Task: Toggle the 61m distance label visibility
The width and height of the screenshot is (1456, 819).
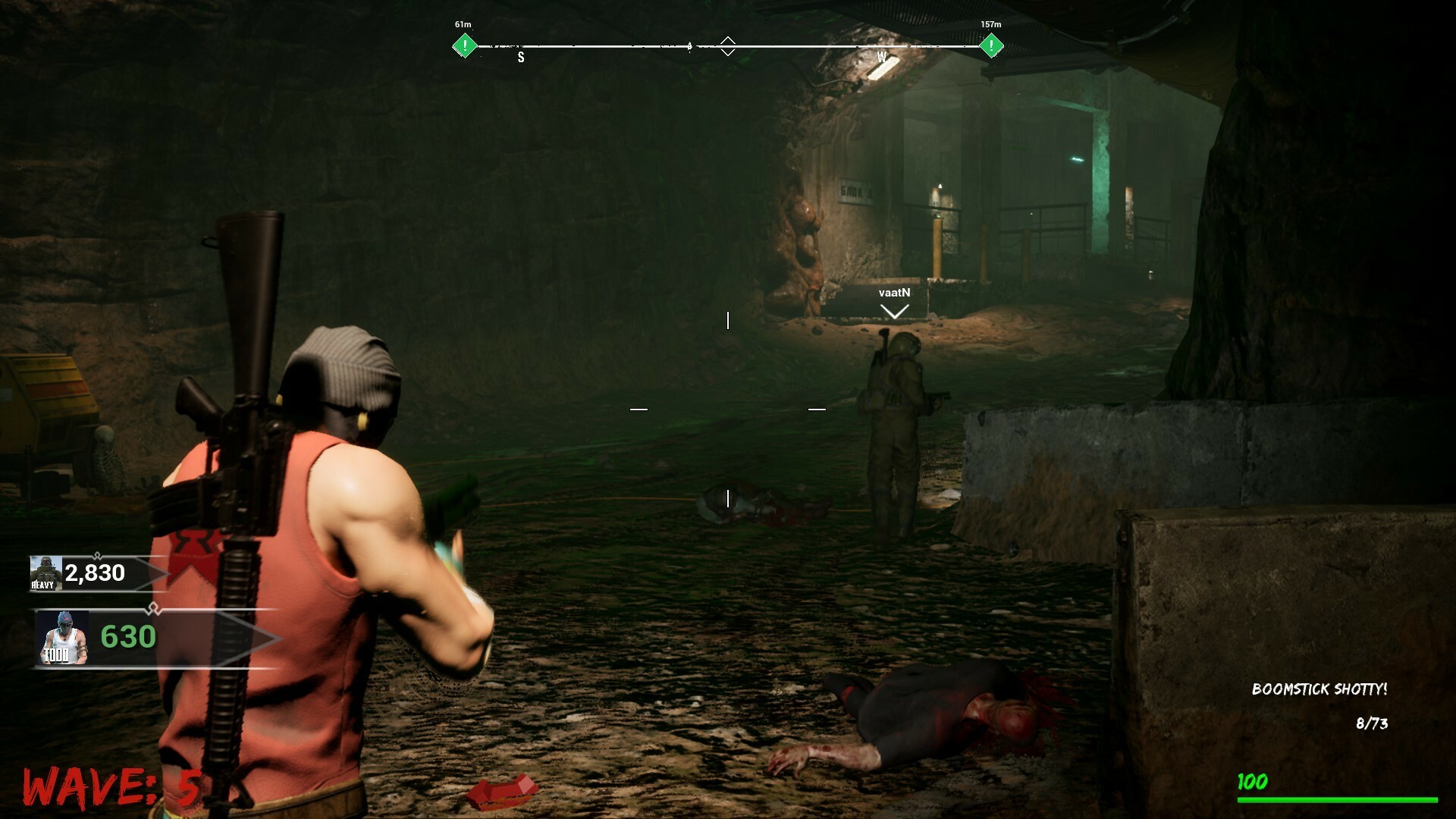Action: click(462, 24)
